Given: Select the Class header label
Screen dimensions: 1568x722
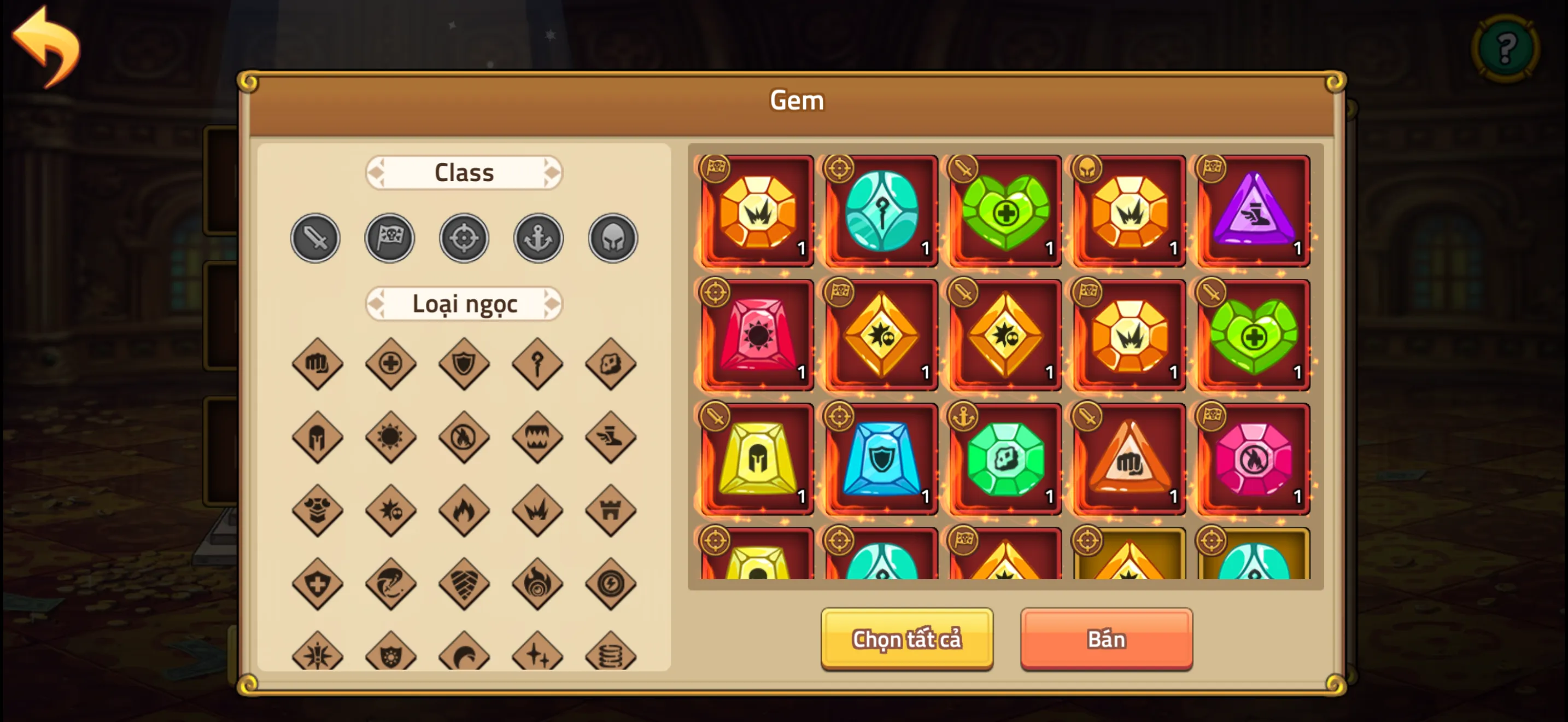Looking at the screenshot, I should click(463, 172).
